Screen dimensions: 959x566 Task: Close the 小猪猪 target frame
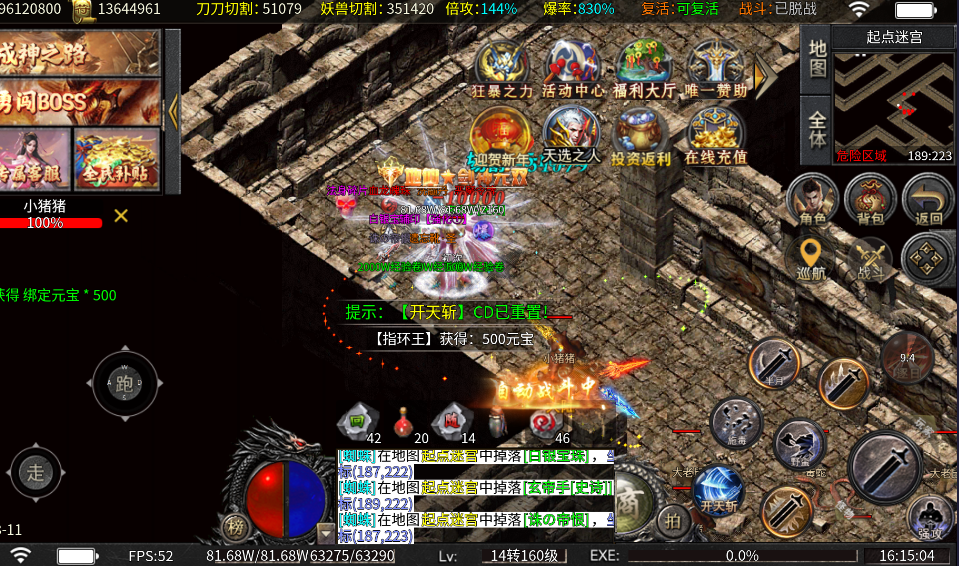121,215
